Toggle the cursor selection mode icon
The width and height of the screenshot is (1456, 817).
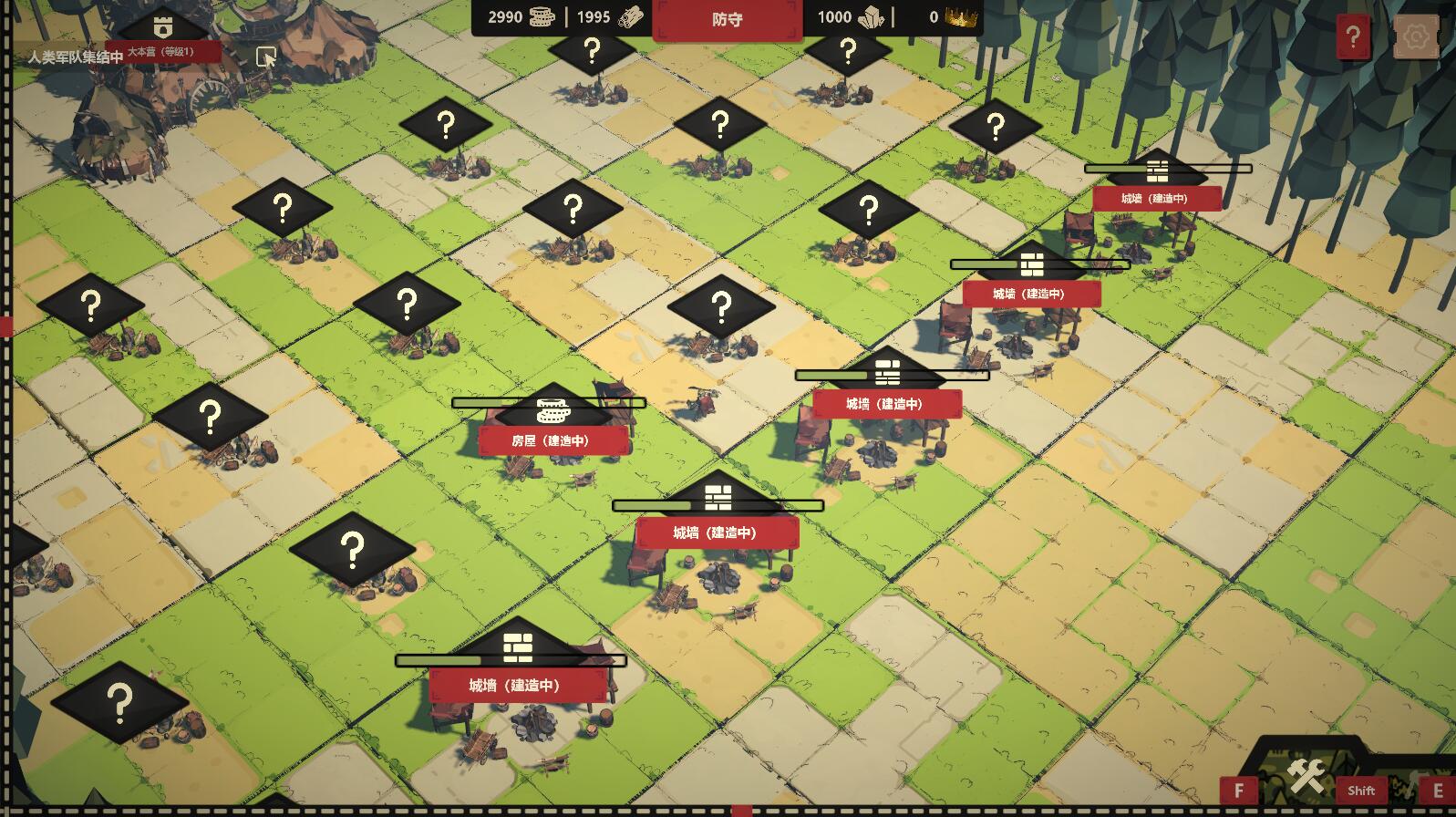click(x=265, y=57)
